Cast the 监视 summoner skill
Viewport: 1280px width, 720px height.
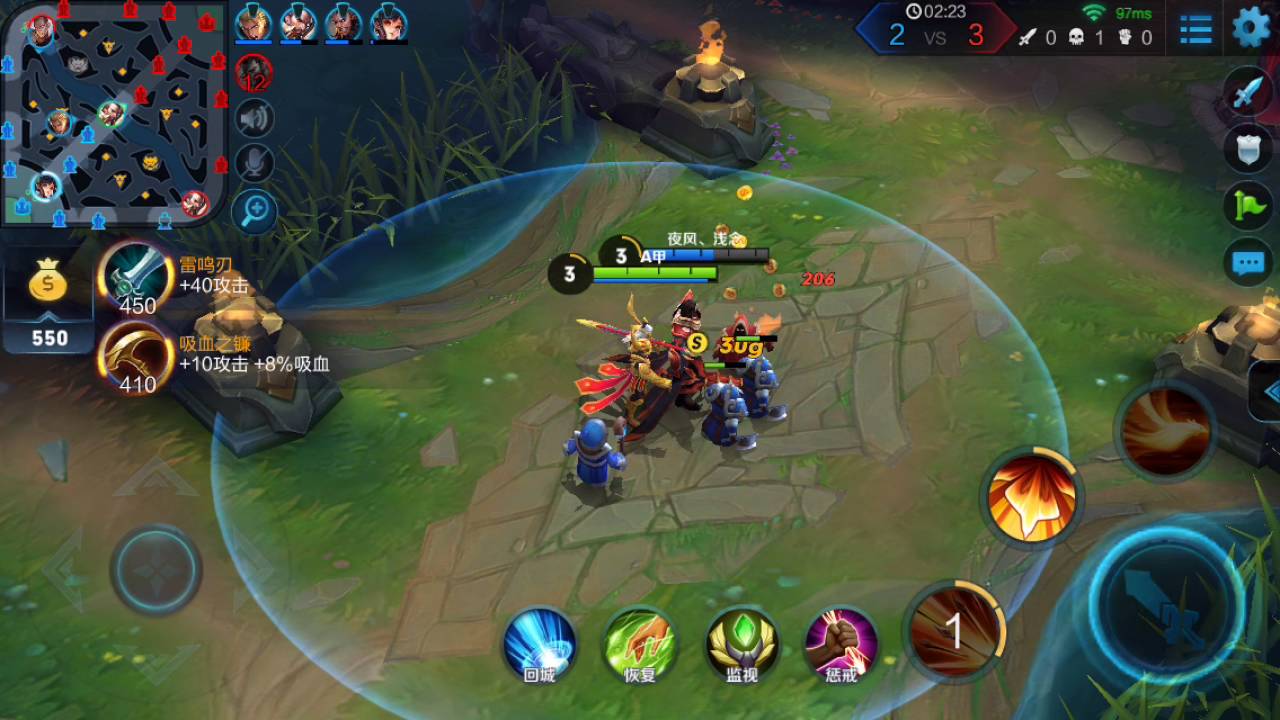click(742, 644)
